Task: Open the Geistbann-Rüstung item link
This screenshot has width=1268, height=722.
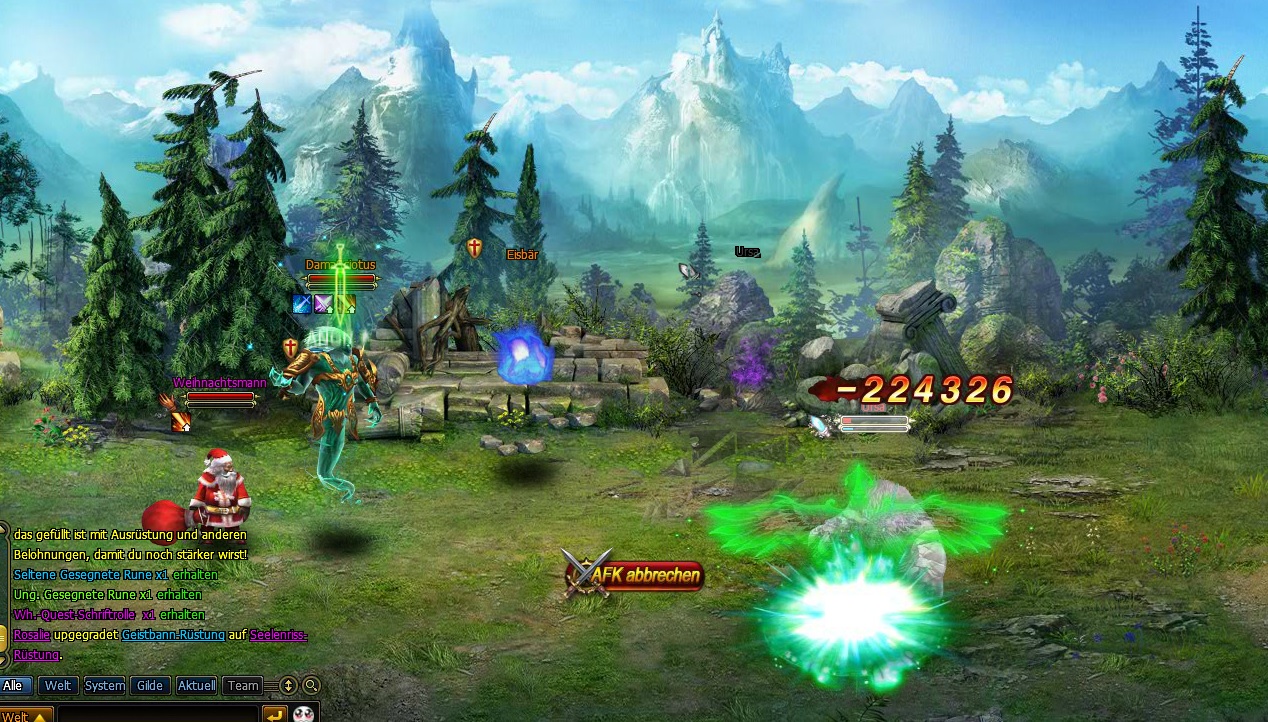Action: (x=174, y=635)
